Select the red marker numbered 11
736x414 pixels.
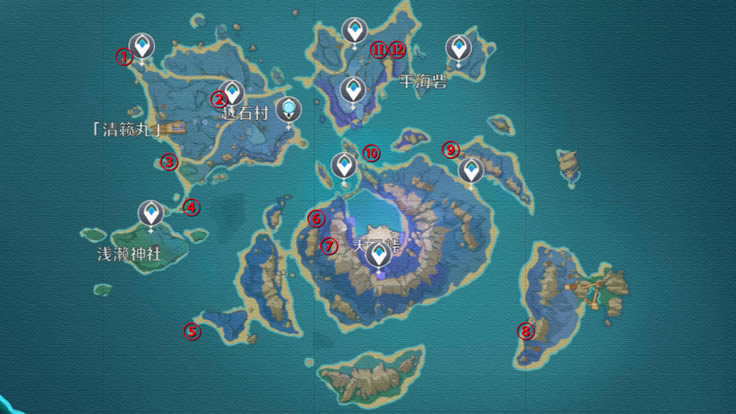point(379,48)
